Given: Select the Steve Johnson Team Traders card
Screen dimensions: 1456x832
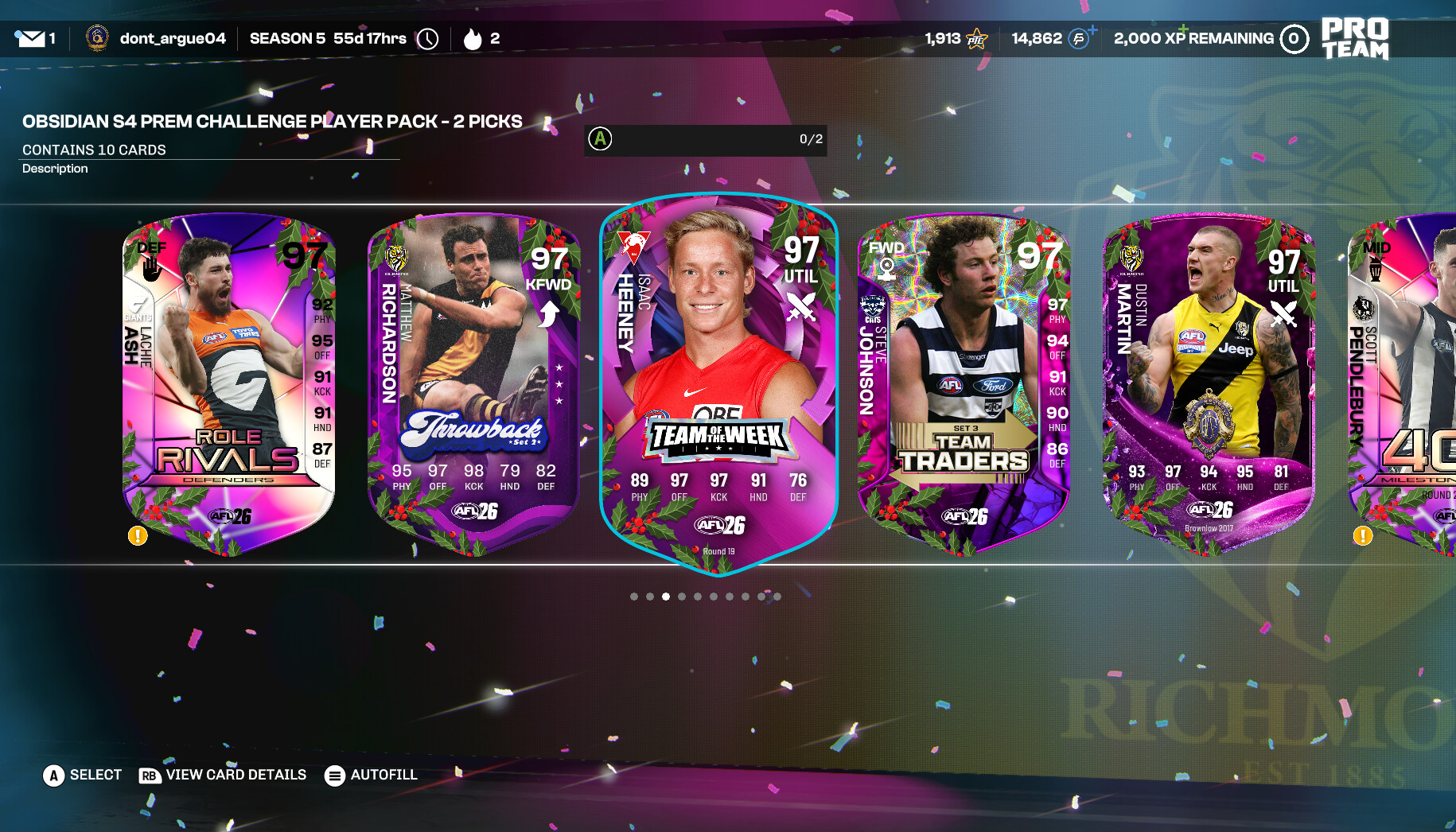Looking at the screenshot, I should 964,382.
